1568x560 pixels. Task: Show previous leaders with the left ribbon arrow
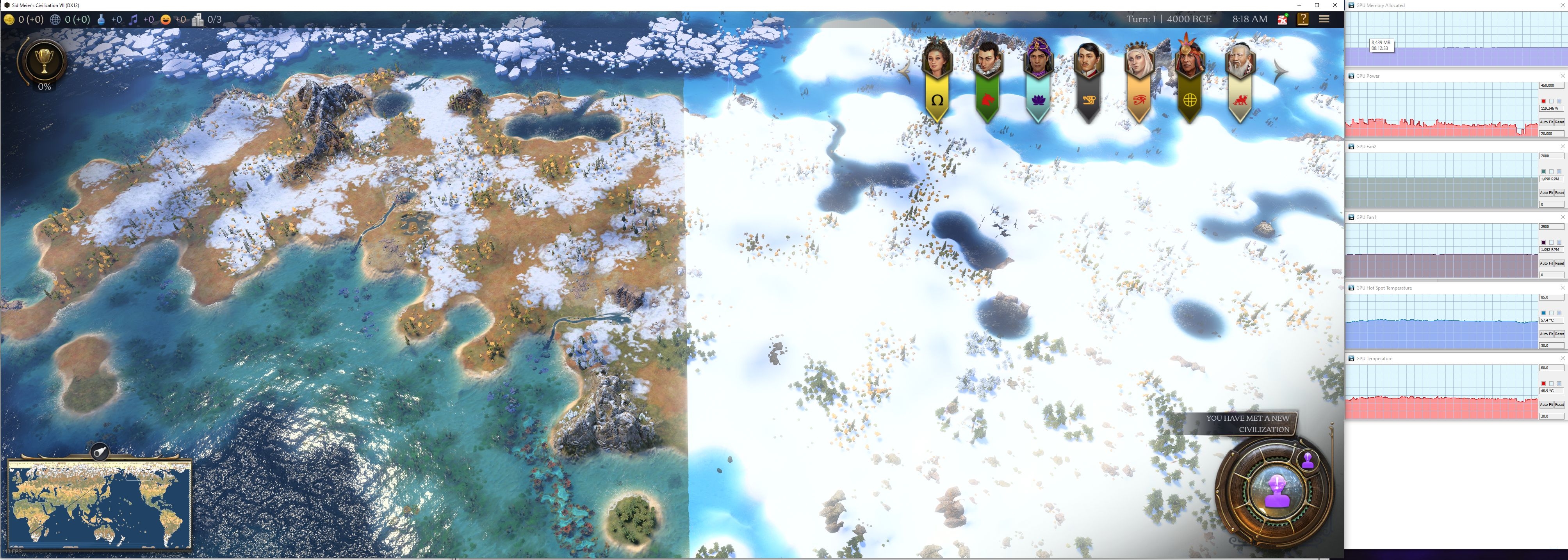(x=905, y=72)
